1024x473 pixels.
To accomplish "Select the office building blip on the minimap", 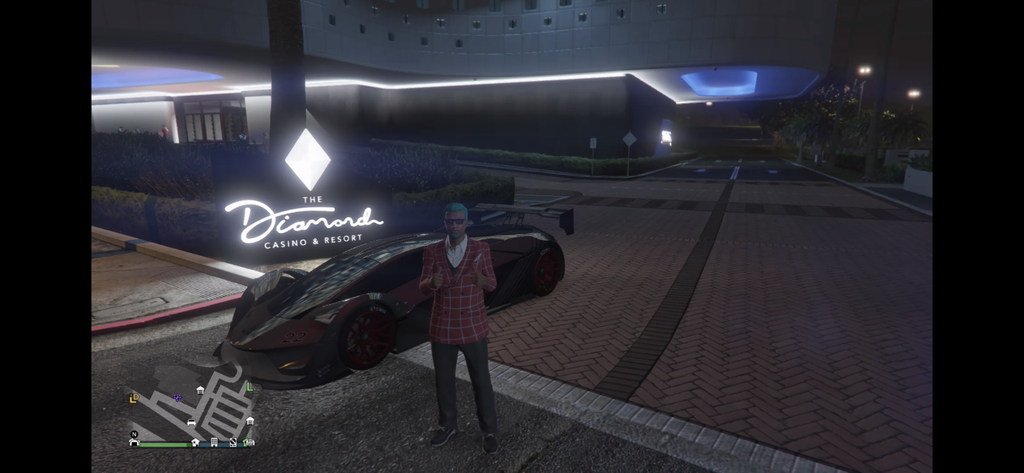I will (x=214, y=442).
